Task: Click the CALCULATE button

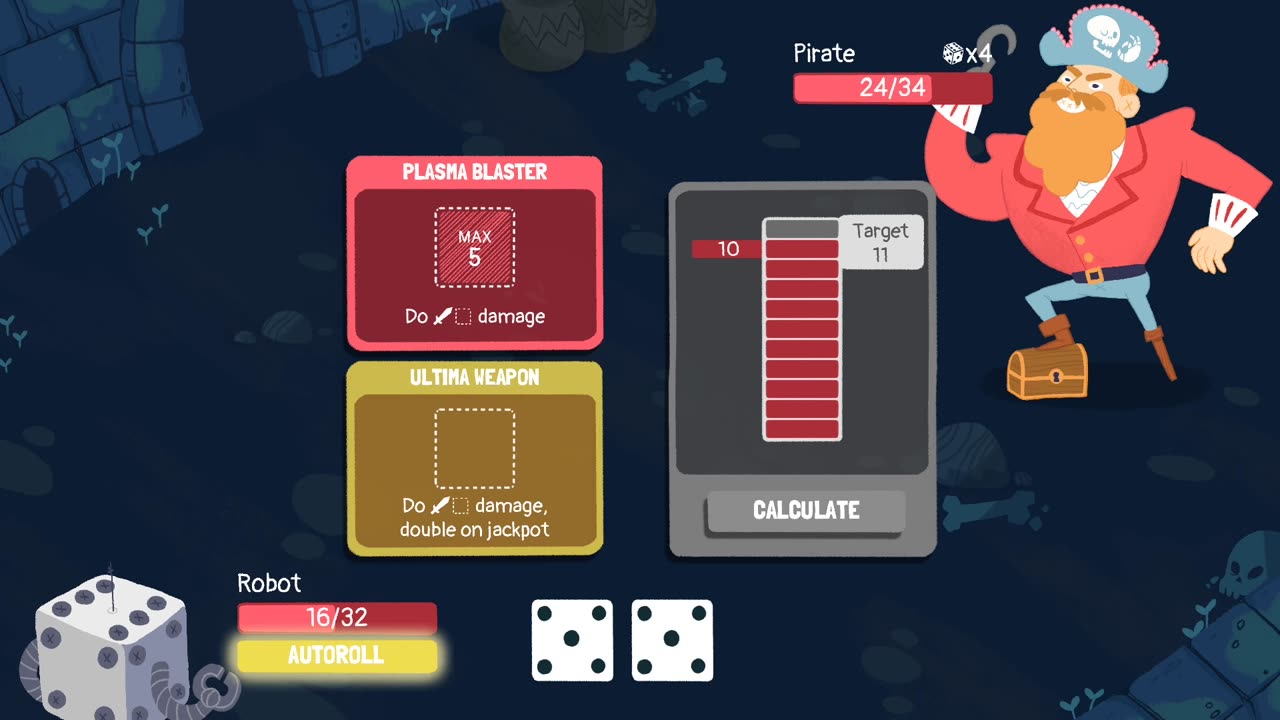Action: [806, 511]
